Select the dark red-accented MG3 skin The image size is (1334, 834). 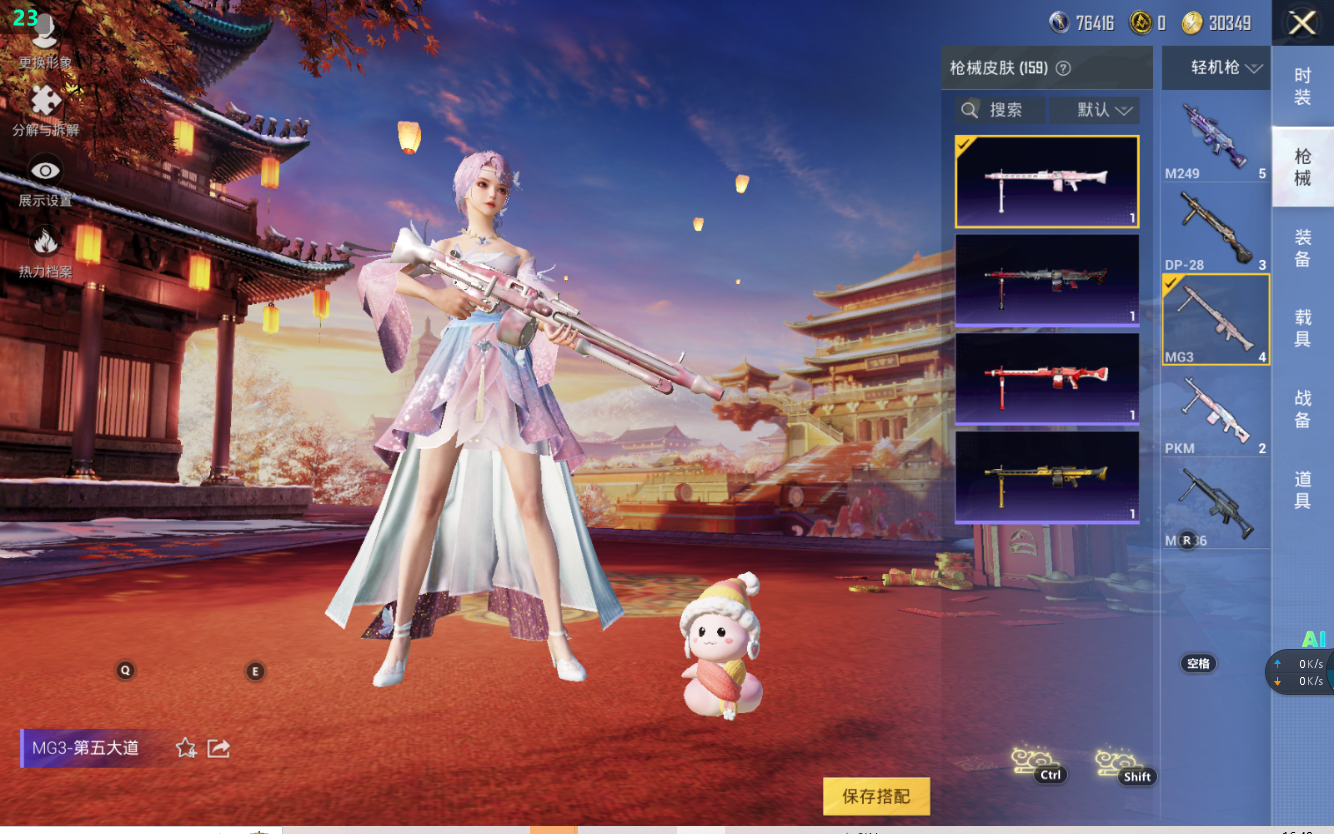(1047, 279)
